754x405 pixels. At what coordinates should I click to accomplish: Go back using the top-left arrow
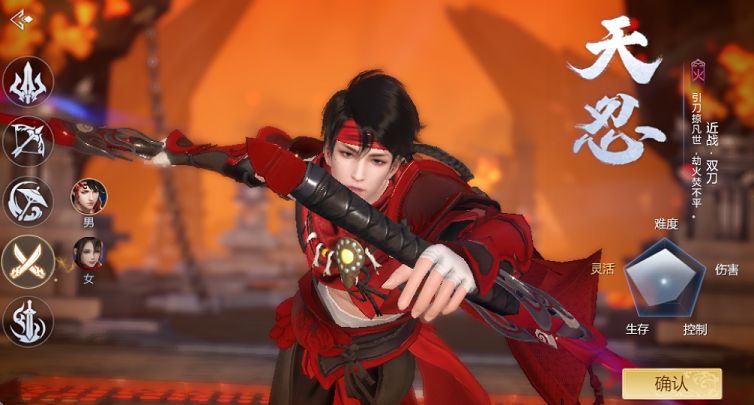(20, 18)
